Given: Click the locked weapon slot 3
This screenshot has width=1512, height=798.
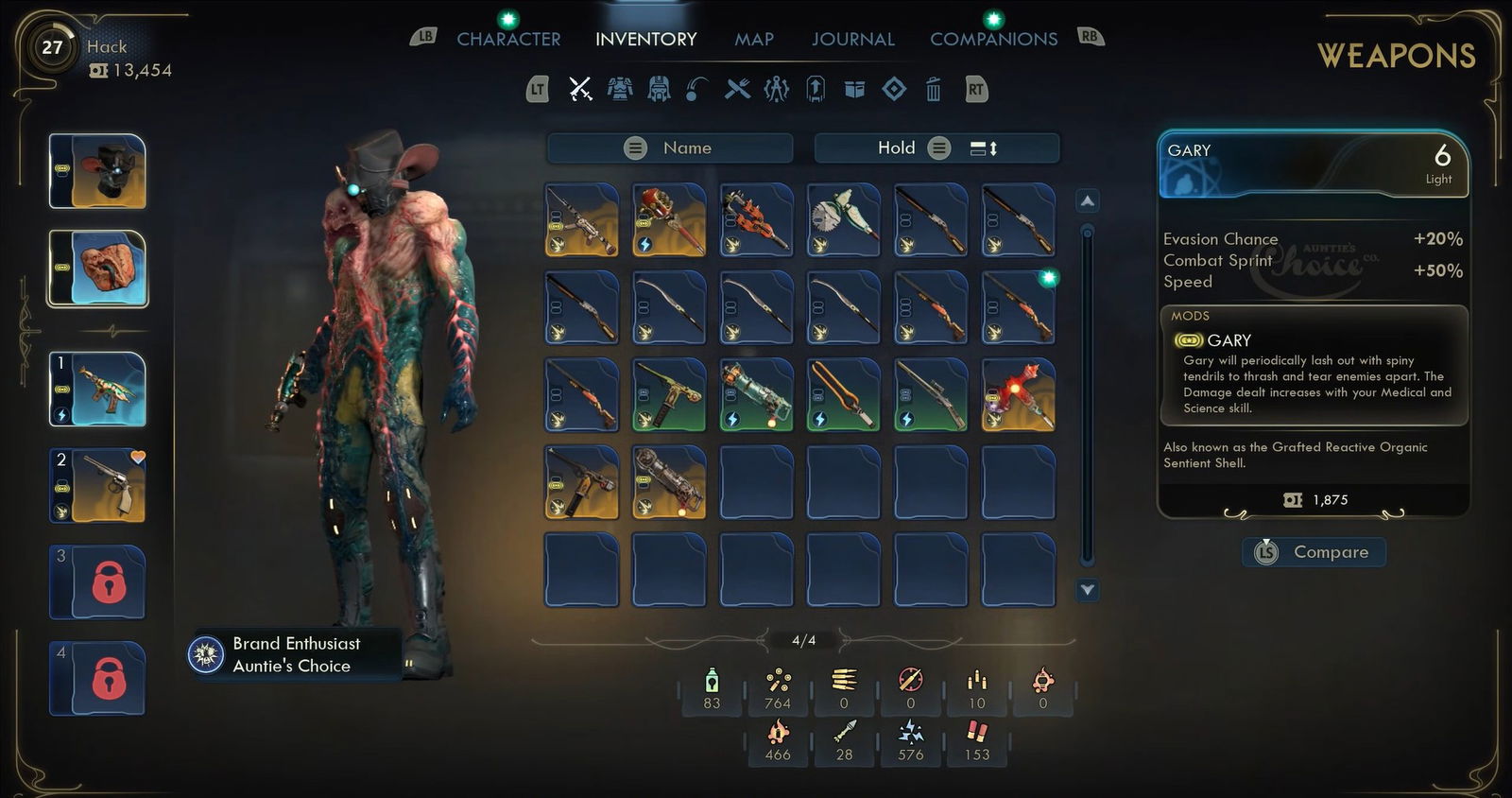Looking at the screenshot, I should [x=98, y=581].
